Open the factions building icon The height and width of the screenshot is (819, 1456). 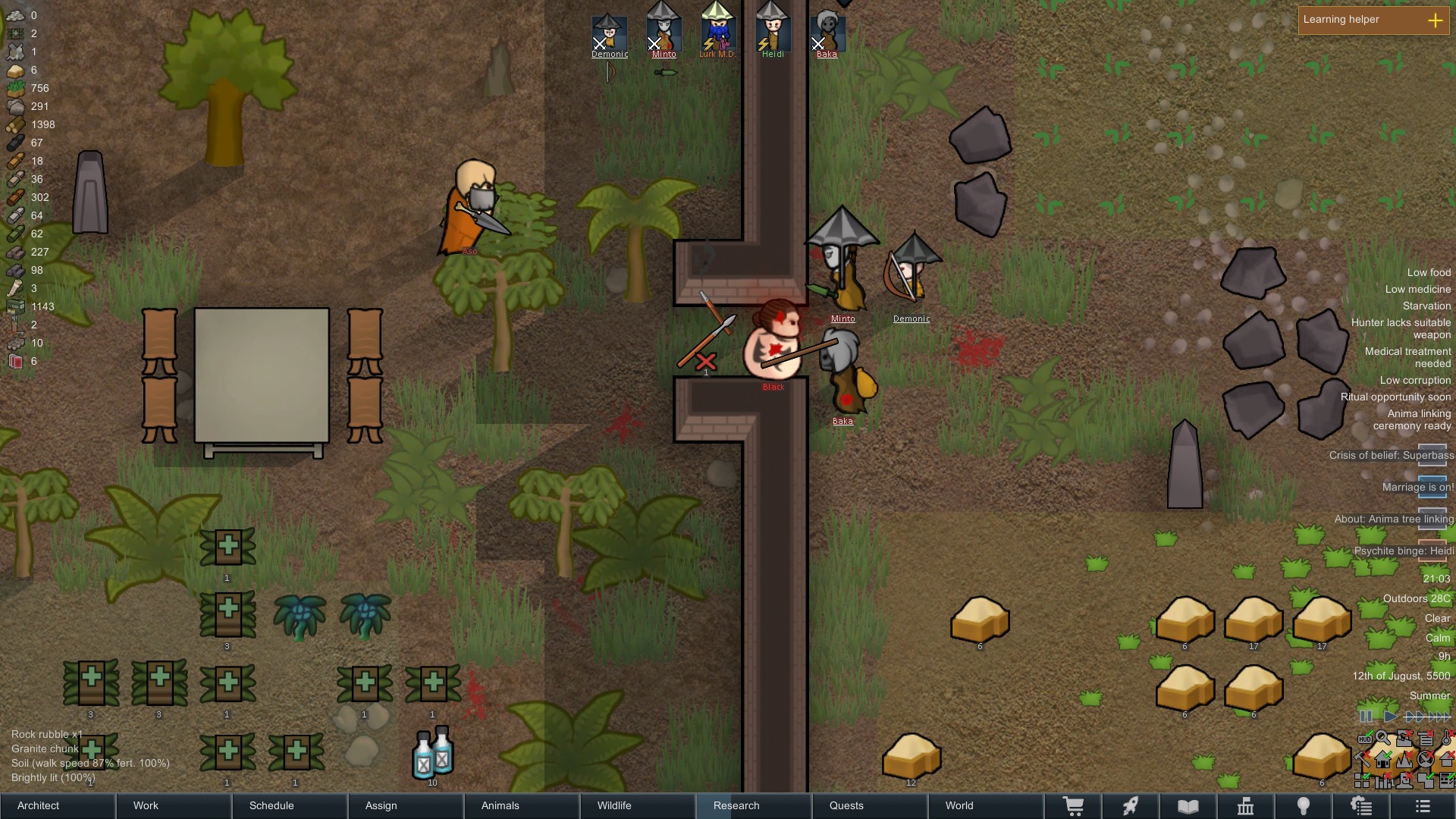click(x=1246, y=805)
